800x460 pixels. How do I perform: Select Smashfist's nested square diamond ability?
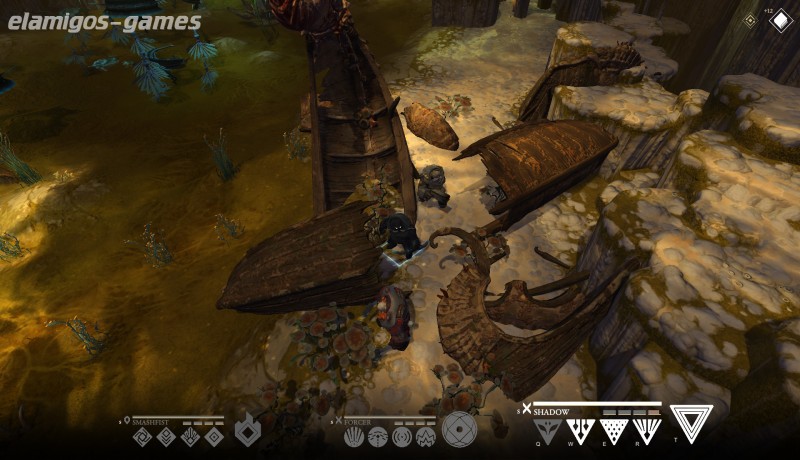click(213, 436)
